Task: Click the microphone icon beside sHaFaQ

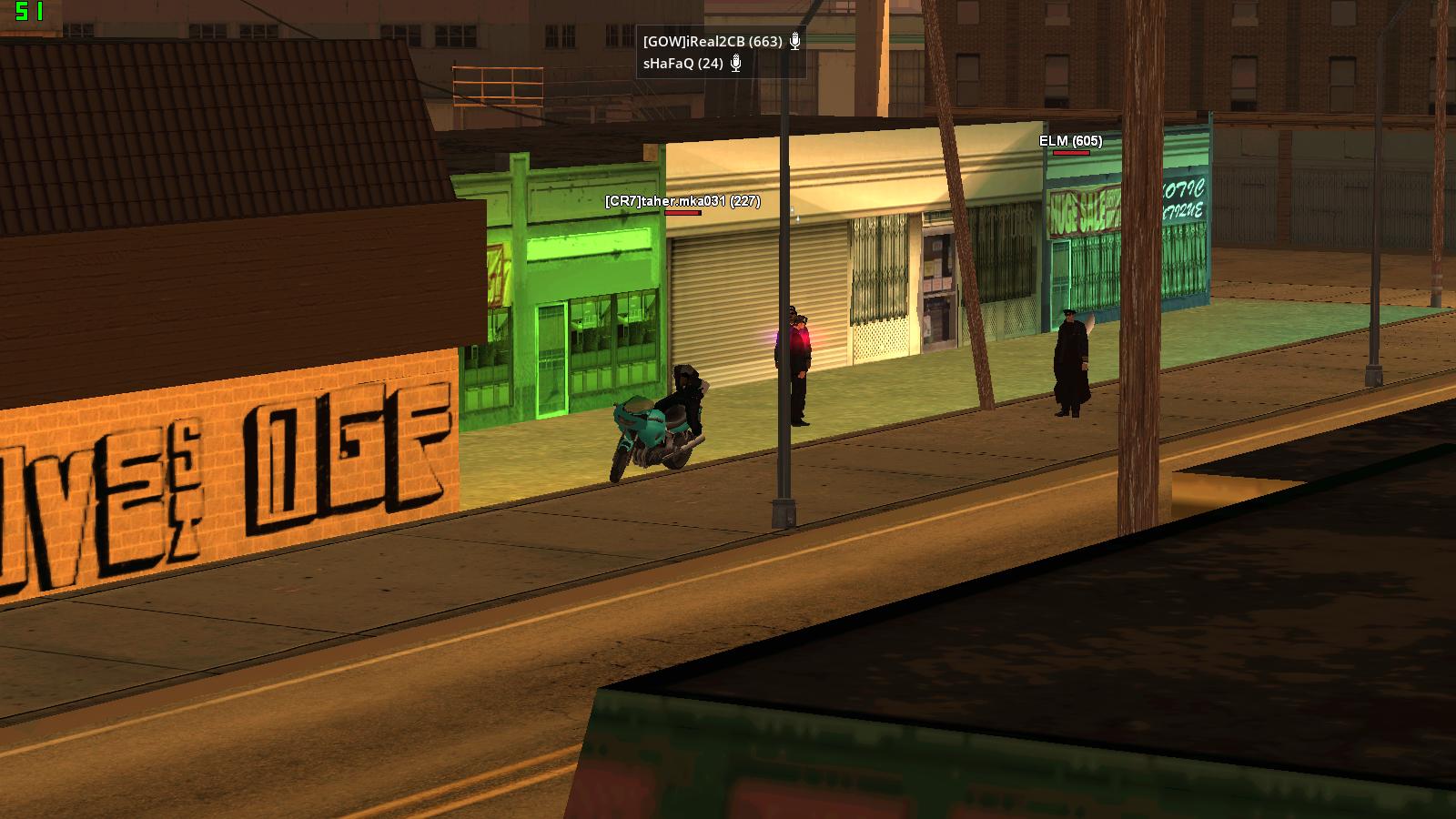Action: 736,63
